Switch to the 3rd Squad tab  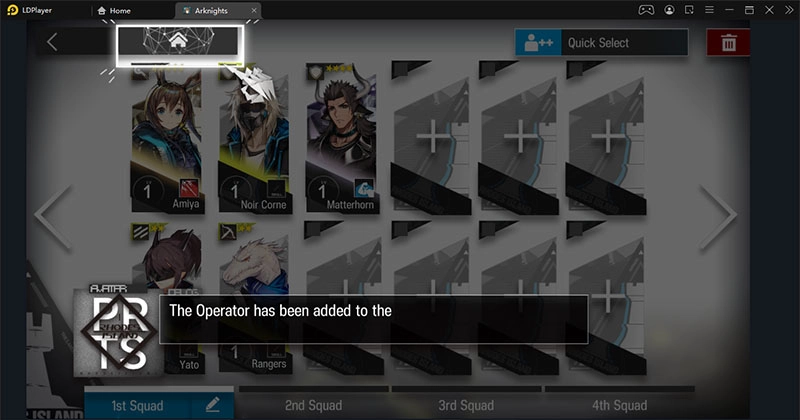coord(465,405)
